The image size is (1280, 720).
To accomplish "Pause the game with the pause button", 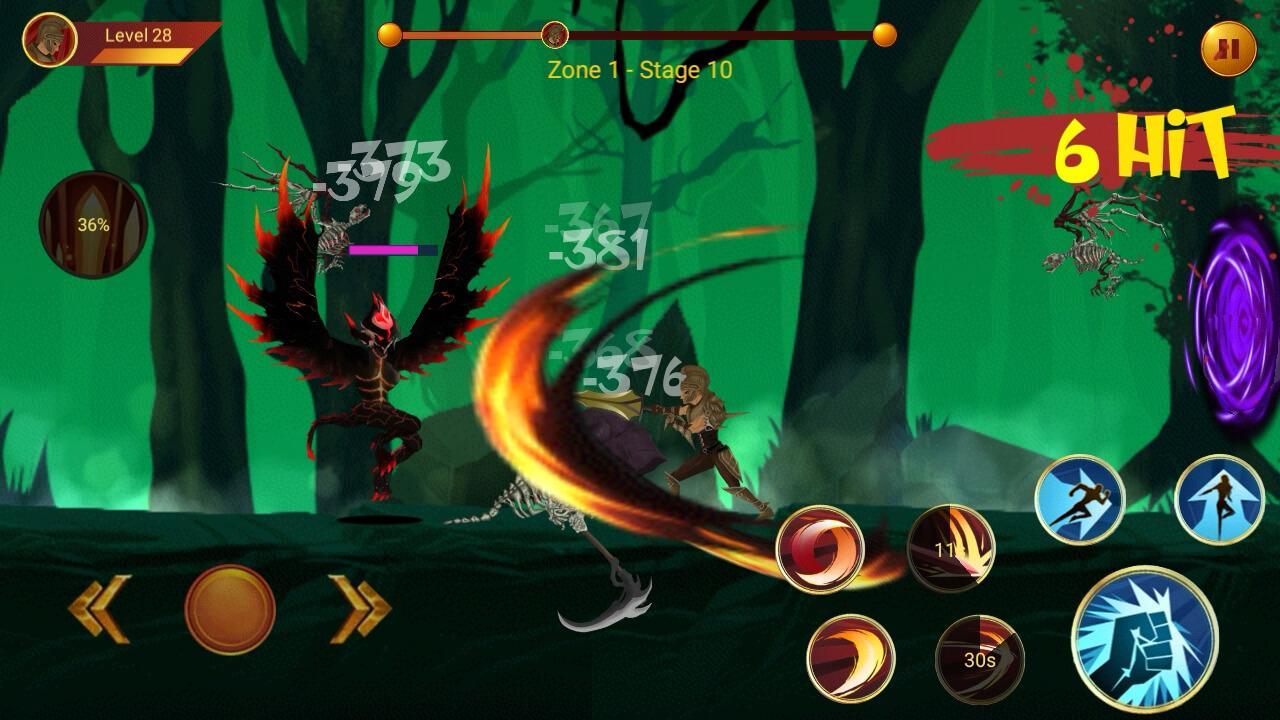I will (x=1229, y=49).
